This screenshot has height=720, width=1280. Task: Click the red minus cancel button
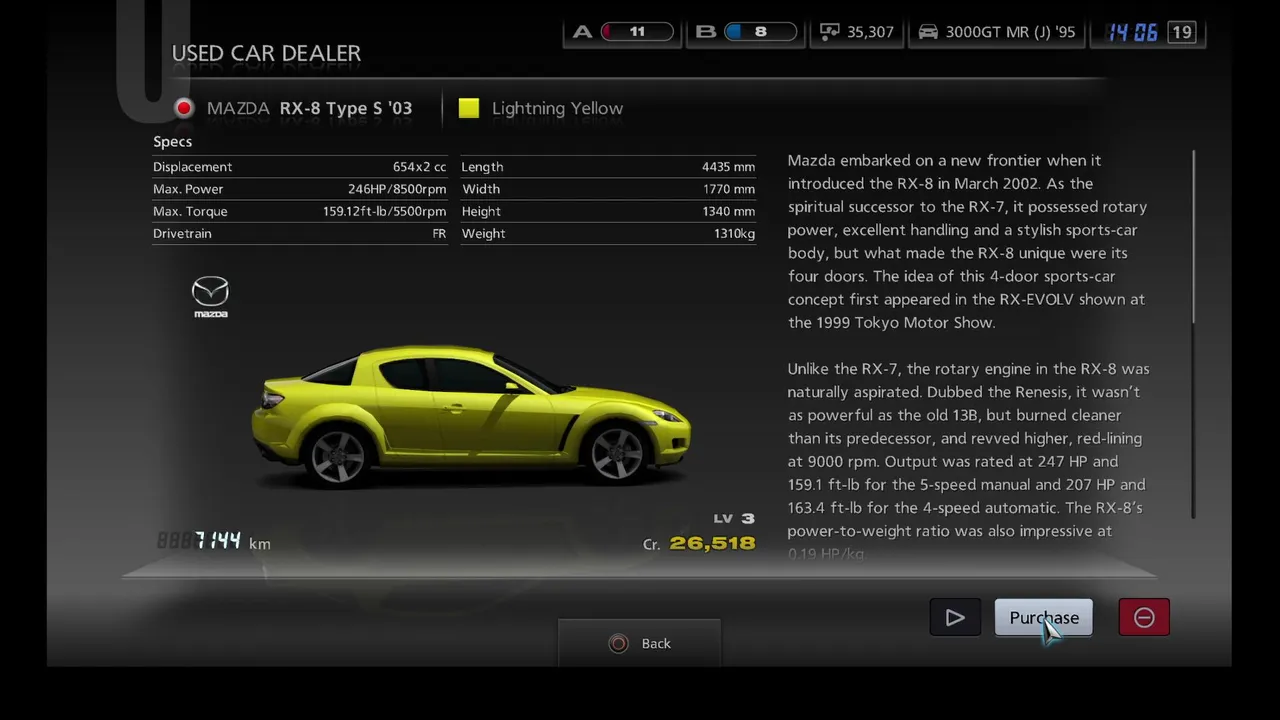tap(1144, 618)
